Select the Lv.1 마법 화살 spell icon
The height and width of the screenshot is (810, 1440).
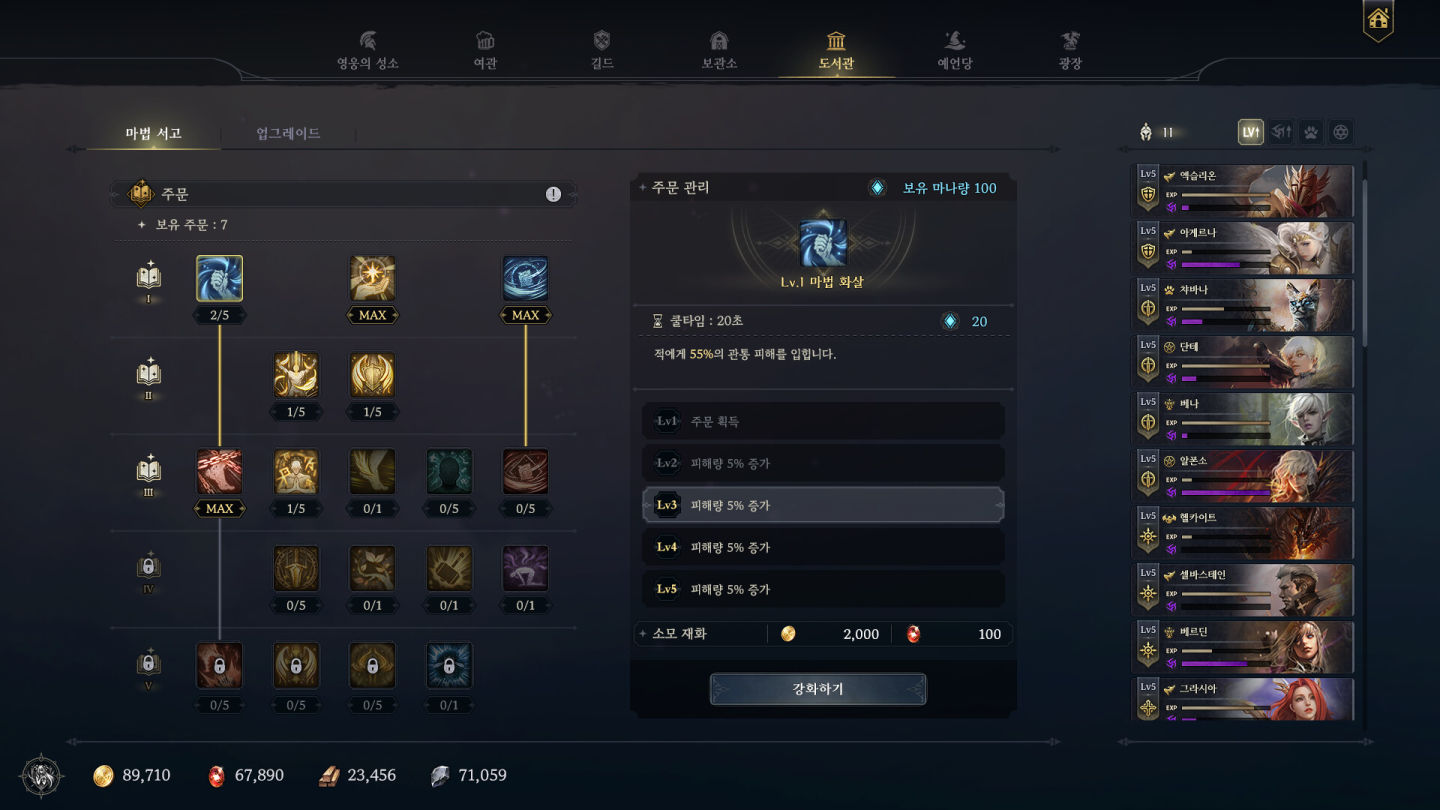219,280
